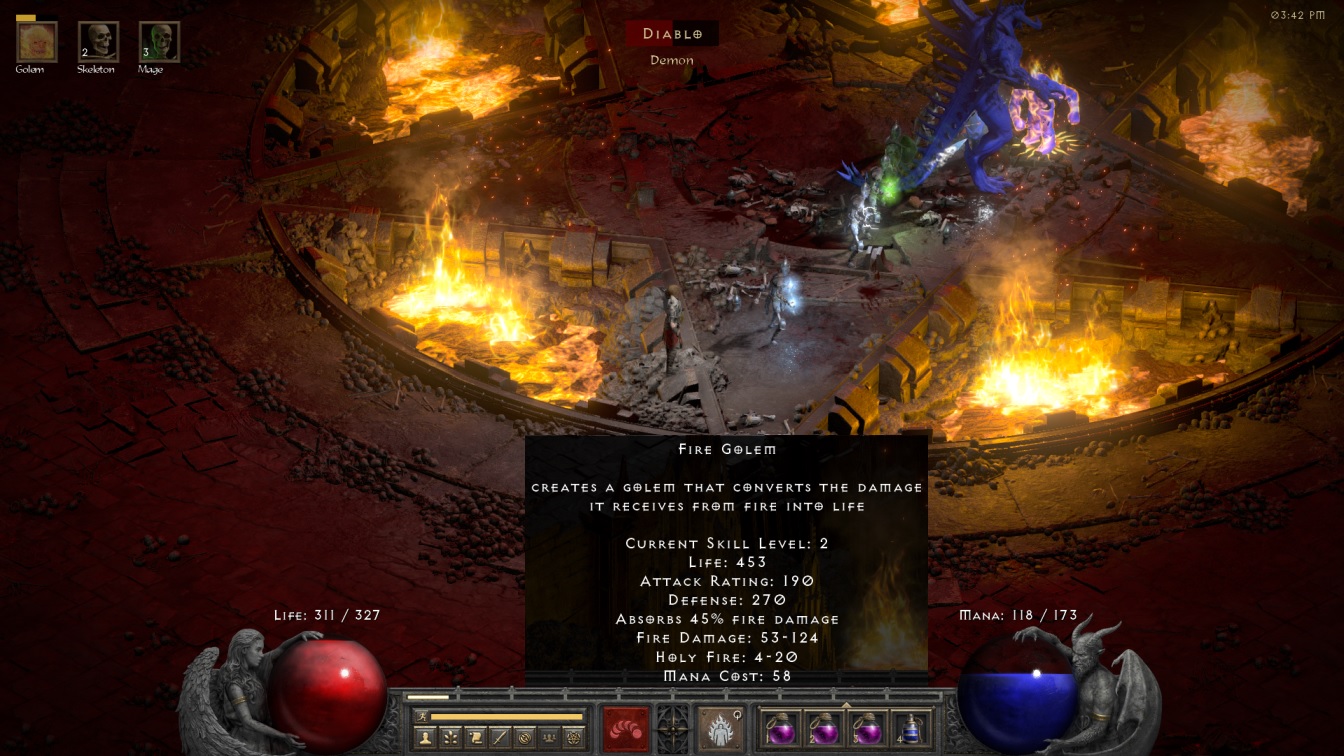This screenshot has height=756, width=1344.
Task: Click the red left-hand skill icon
Action: click(x=626, y=728)
